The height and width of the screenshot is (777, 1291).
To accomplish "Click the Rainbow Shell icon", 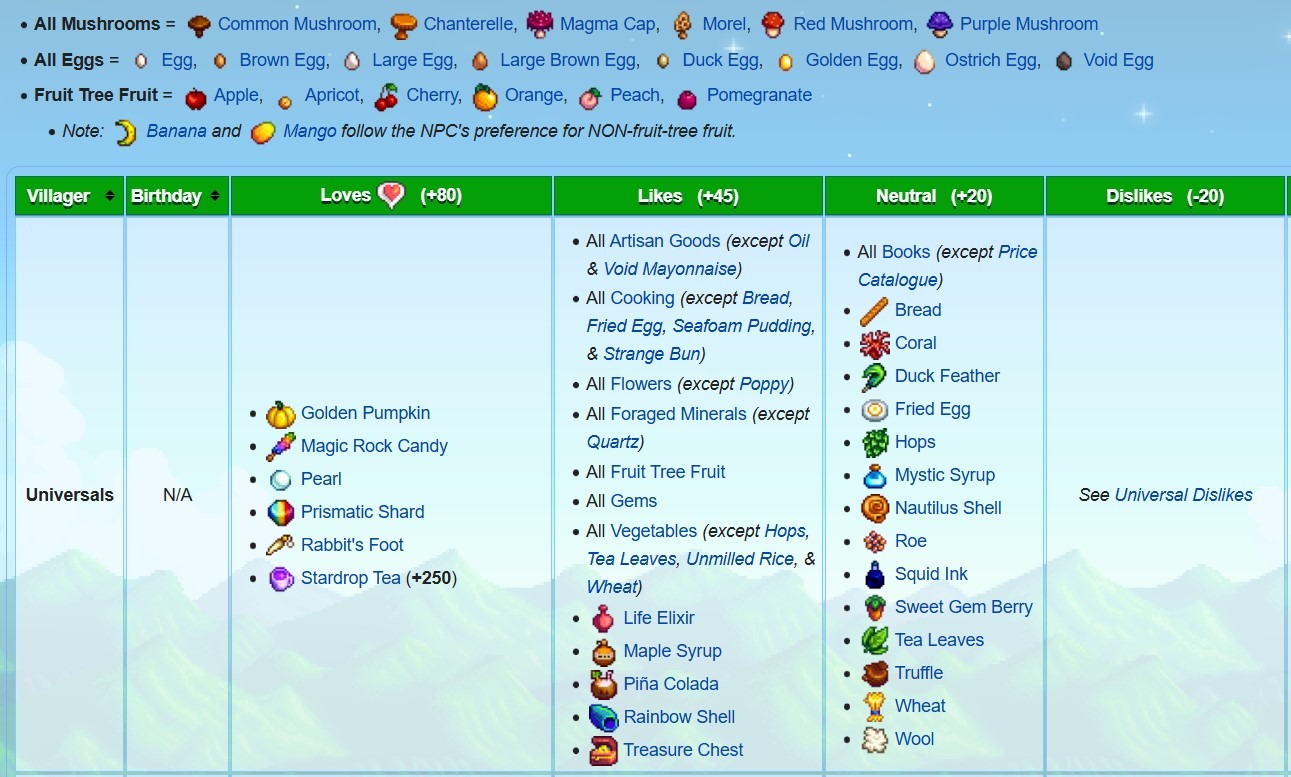I will point(603,717).
